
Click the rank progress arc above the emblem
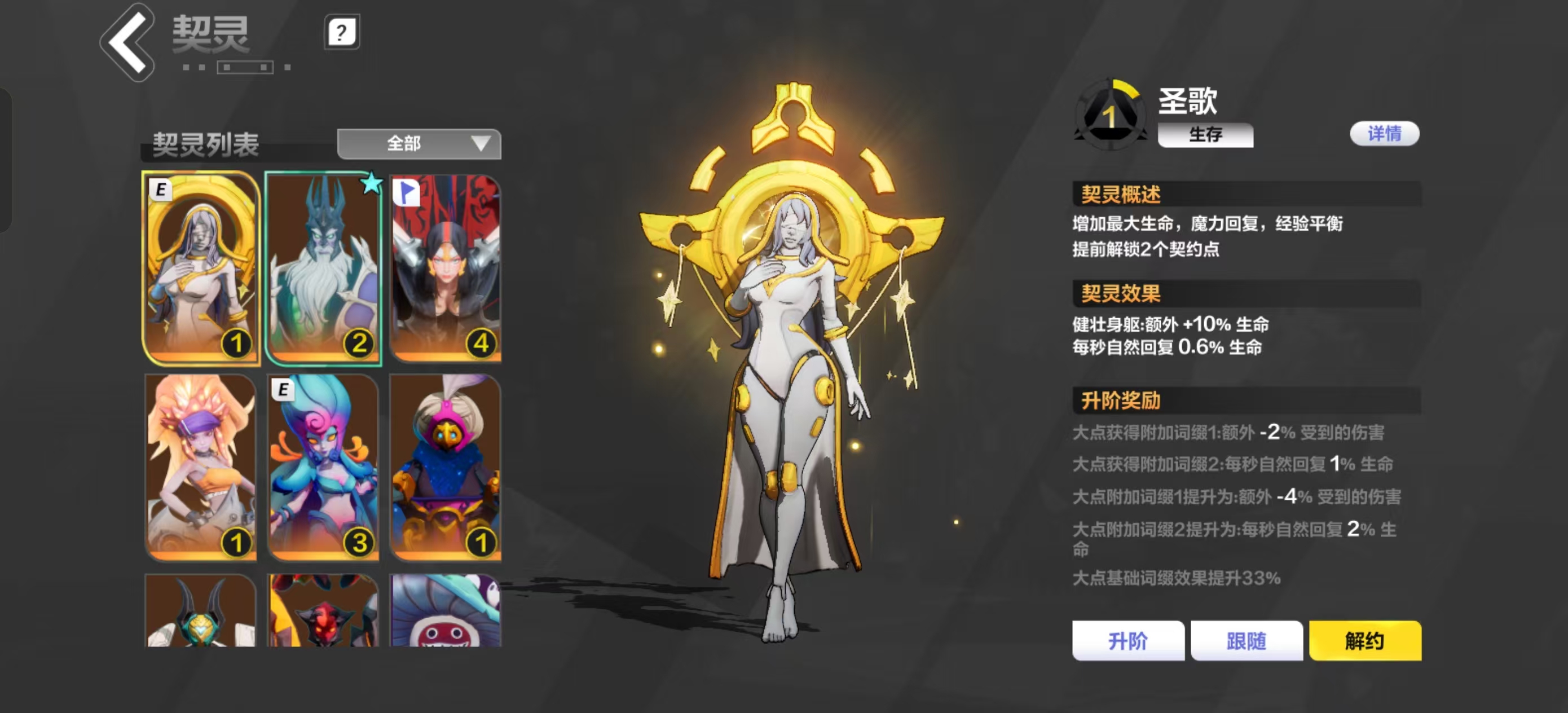click(1127, 90)
